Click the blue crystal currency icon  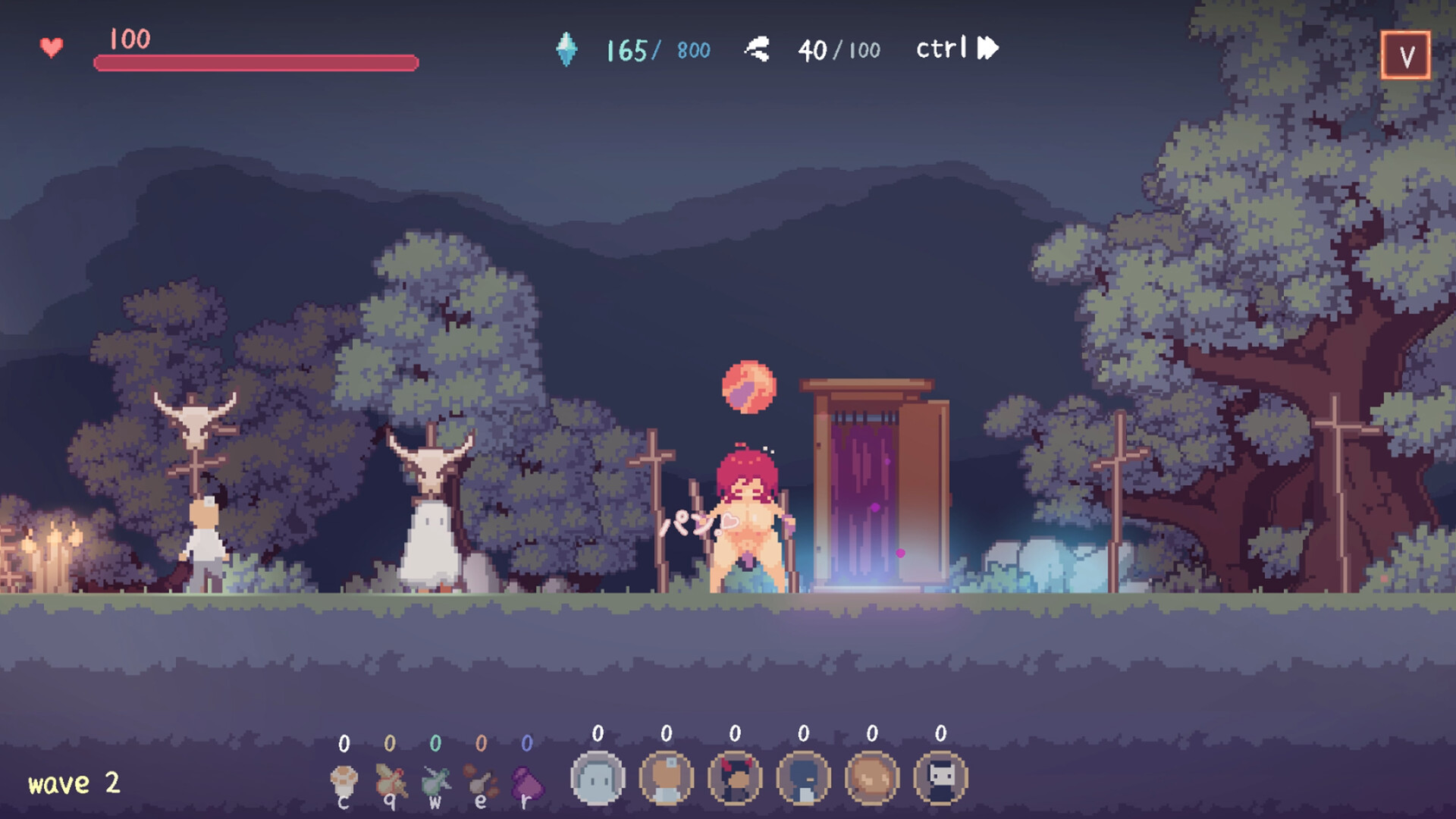tap(567, 50)
